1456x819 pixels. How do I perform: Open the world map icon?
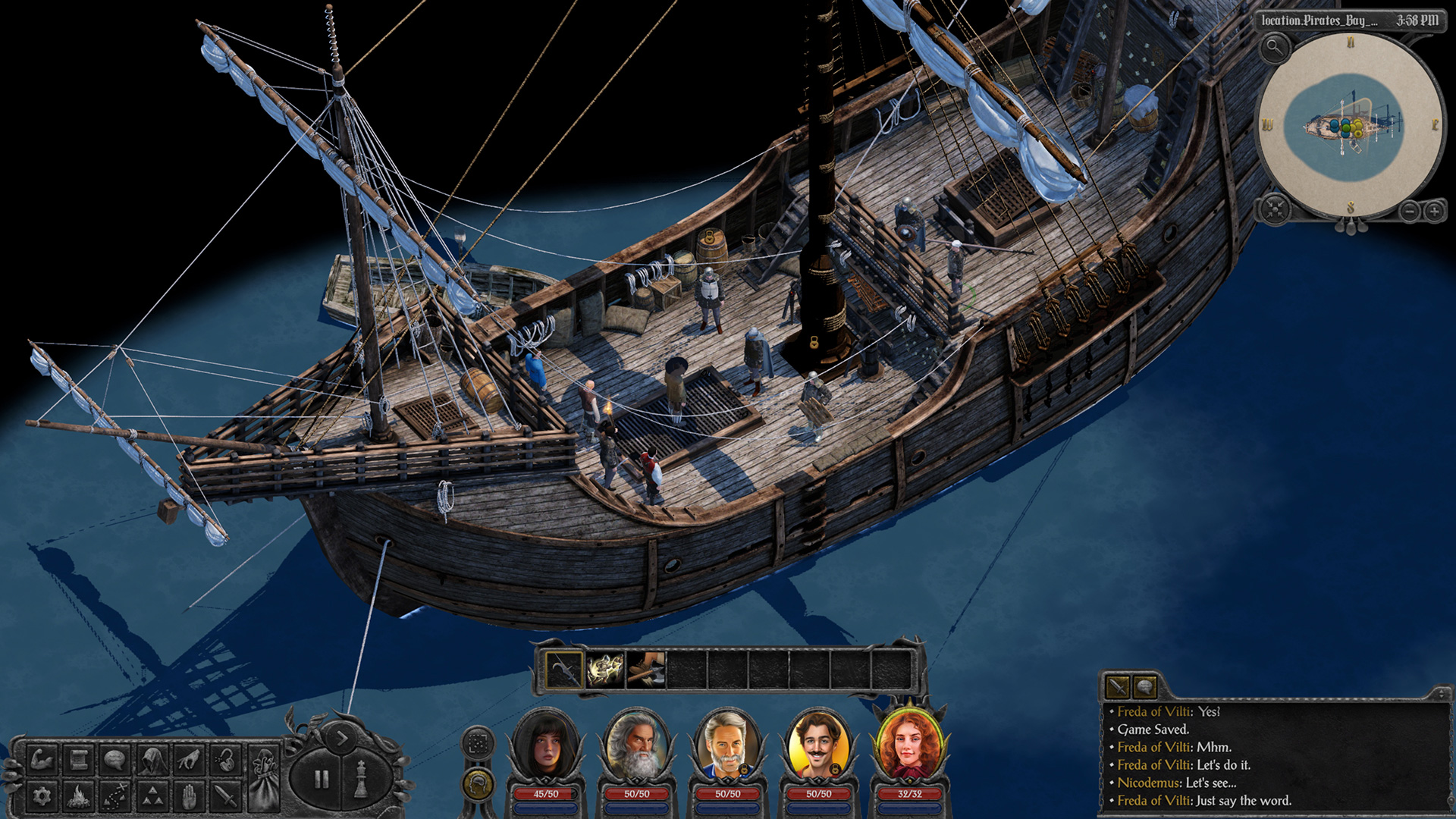[115, 795]
